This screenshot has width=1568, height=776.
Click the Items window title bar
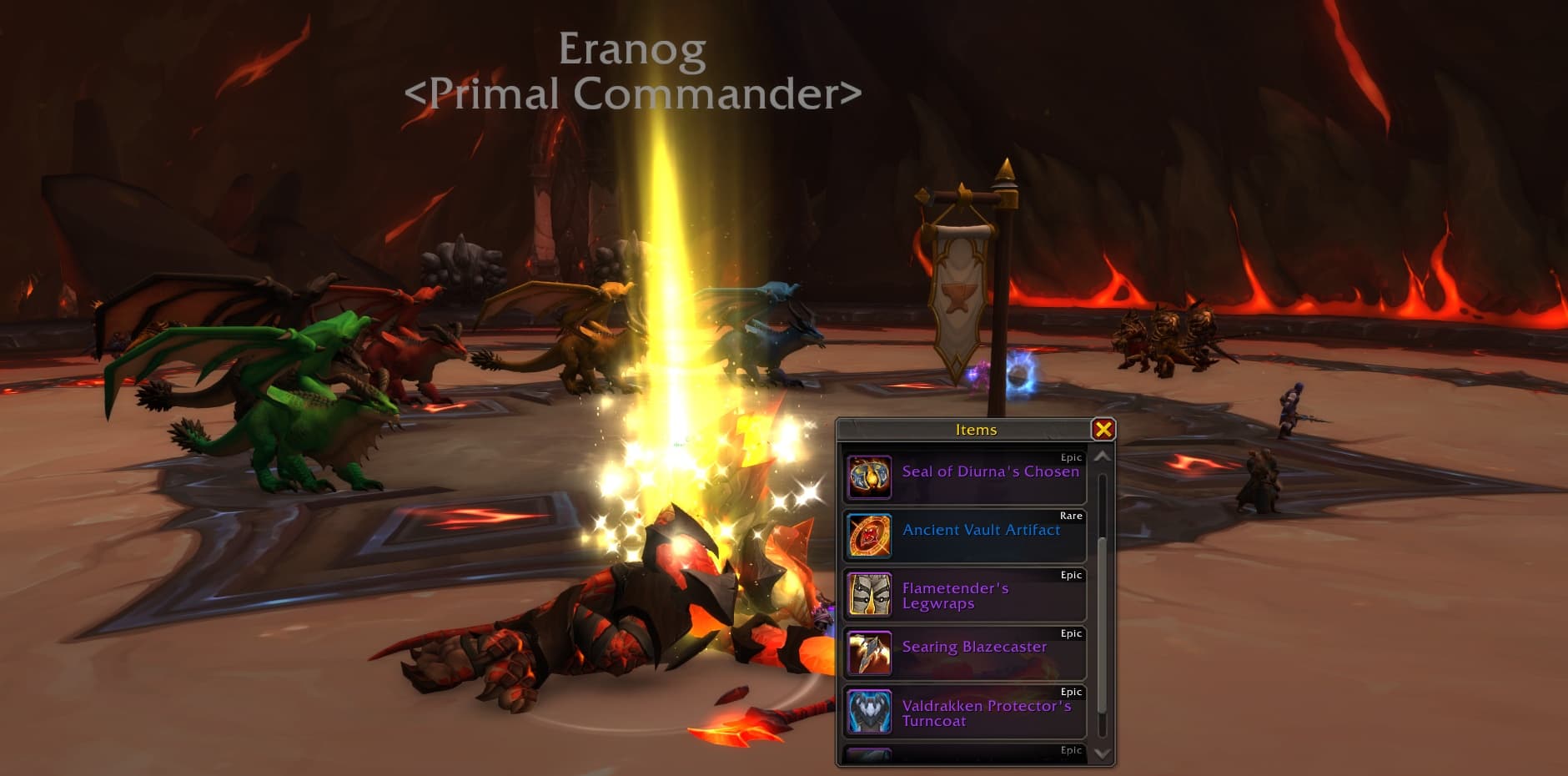pyautogui.click(x=976, y=429)
